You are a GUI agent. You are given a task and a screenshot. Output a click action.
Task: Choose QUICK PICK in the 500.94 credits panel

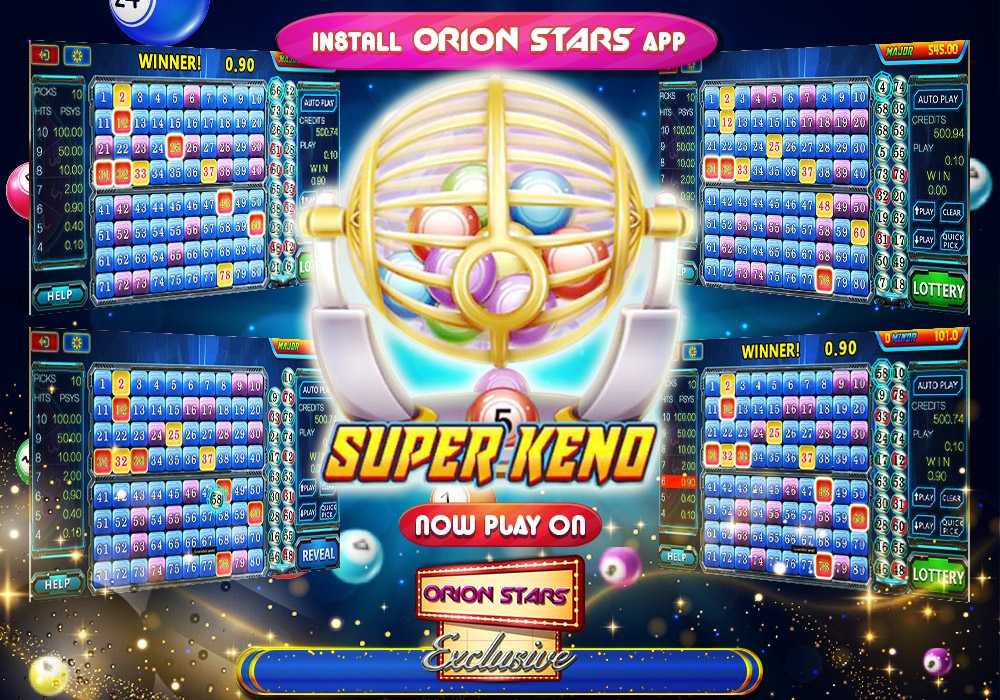point(952,239)
